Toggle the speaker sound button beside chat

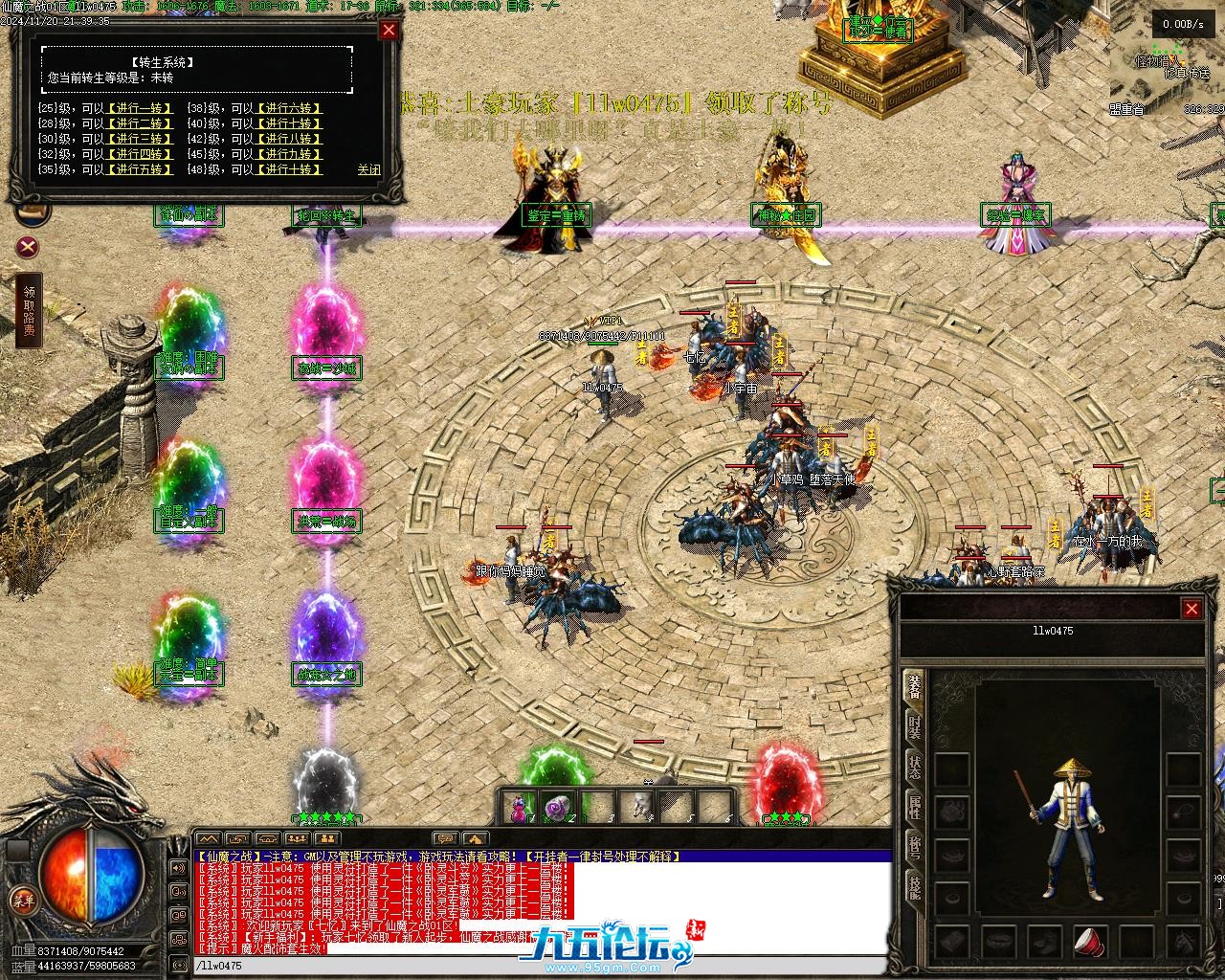(178, 868)
